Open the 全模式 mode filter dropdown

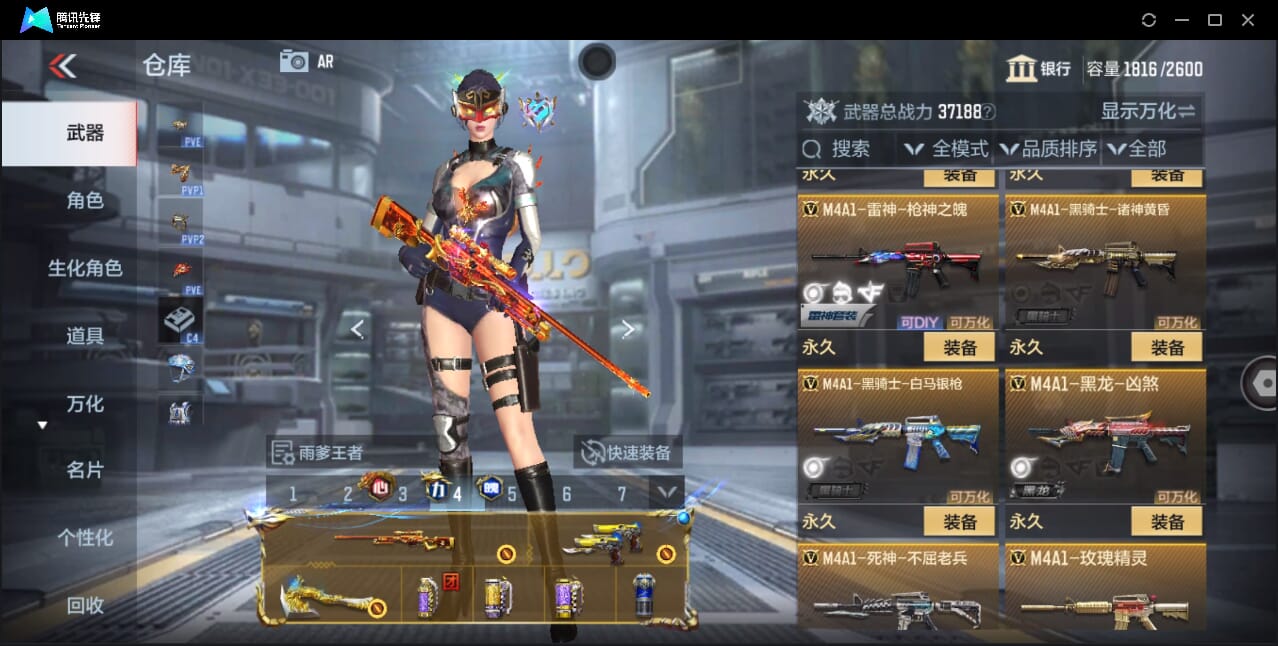(x=946, y=149)
